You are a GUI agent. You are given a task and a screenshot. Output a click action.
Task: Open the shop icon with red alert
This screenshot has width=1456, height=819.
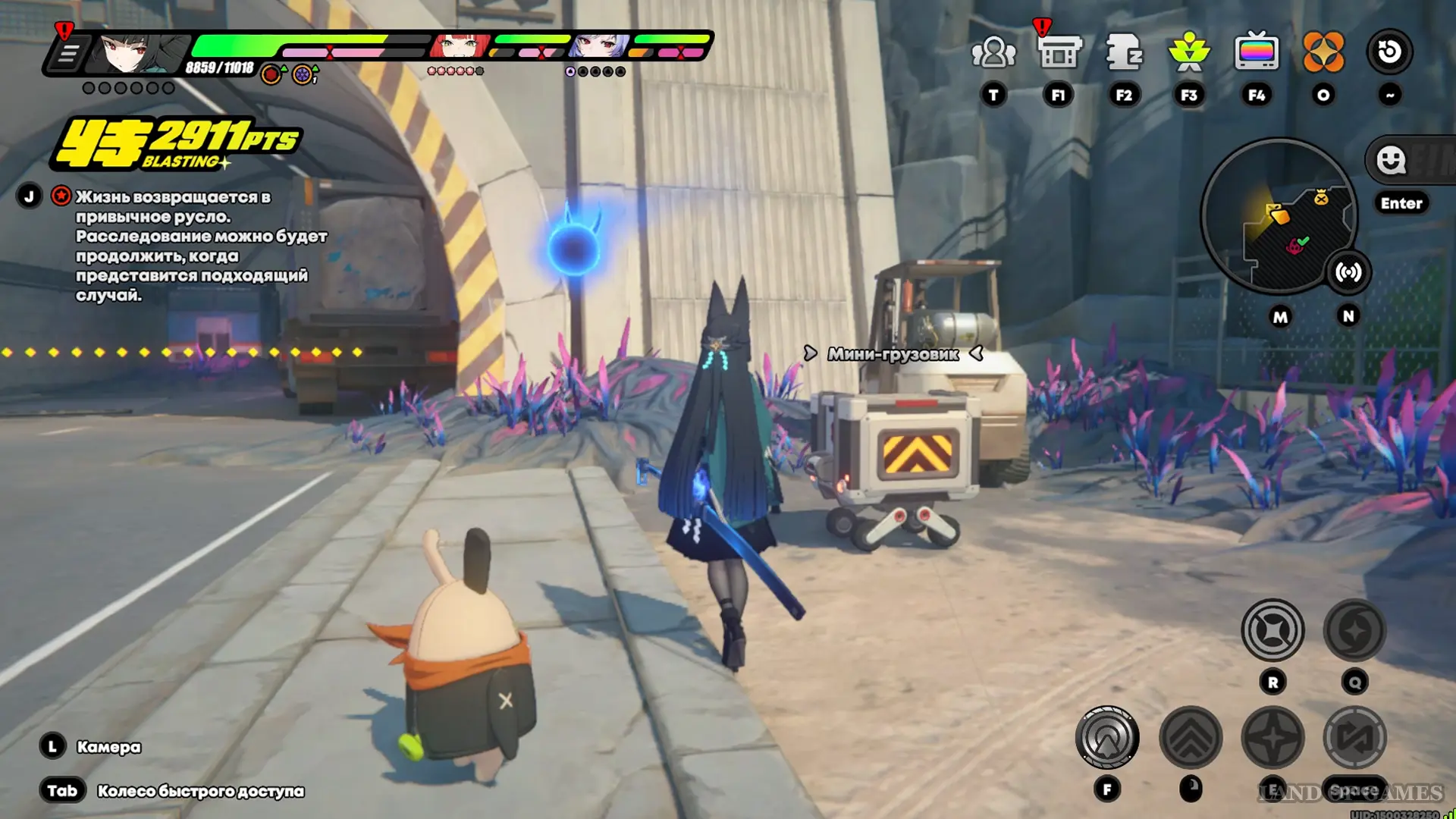(x=1059, y=53)
